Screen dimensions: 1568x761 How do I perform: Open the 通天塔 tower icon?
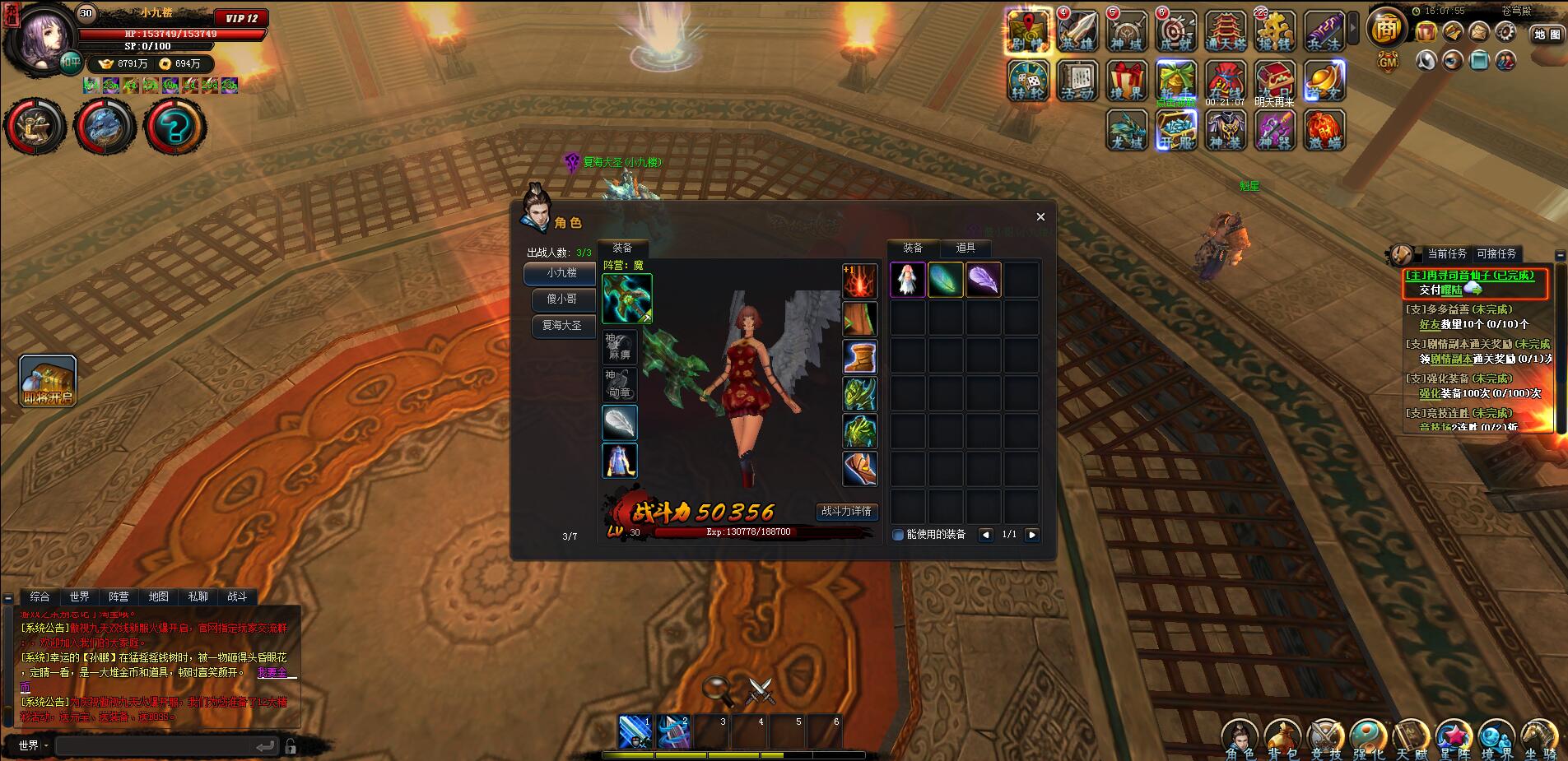[x=1226, y=33]
